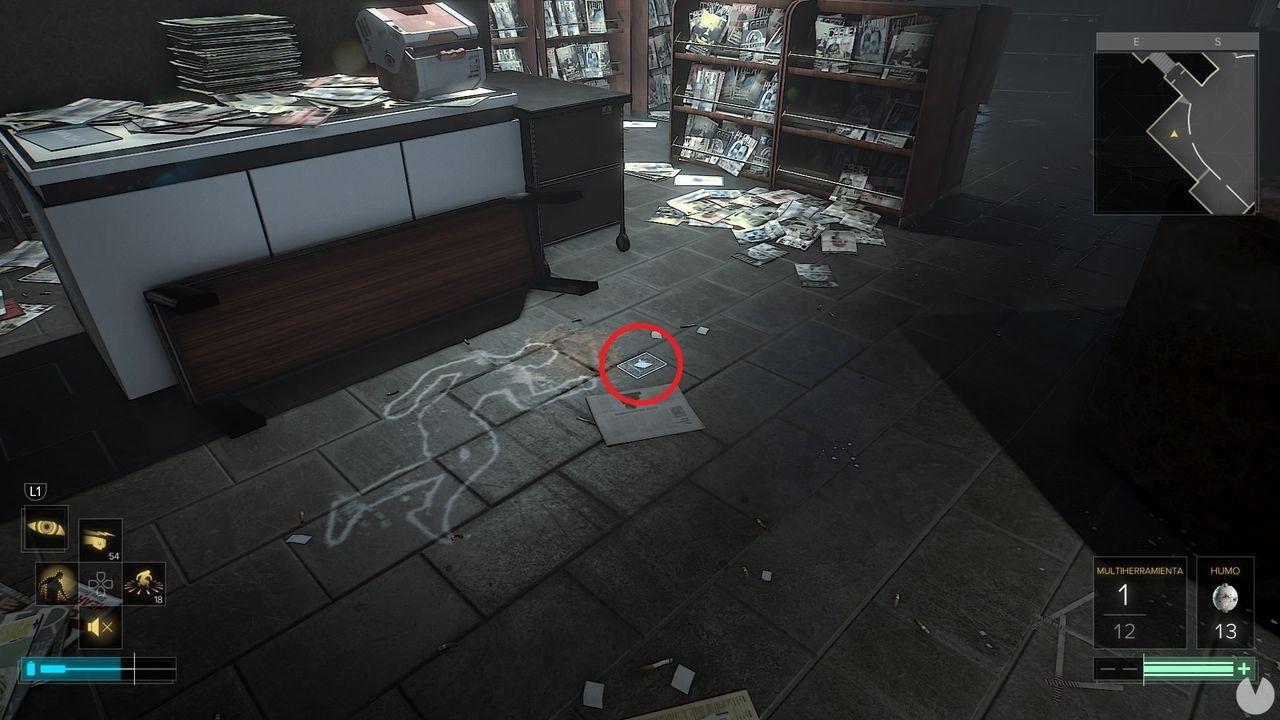Select the Smart Vision eye augmentation icon
1280x720 pixels.
click(43, 527)
